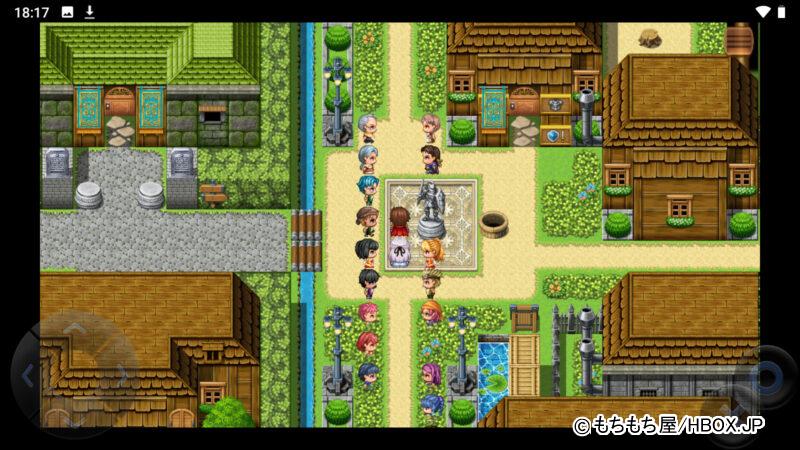Tap the d-pad left arrow
Image resolution: width=800 pixels, height=450 pixels.
[28, 376]
